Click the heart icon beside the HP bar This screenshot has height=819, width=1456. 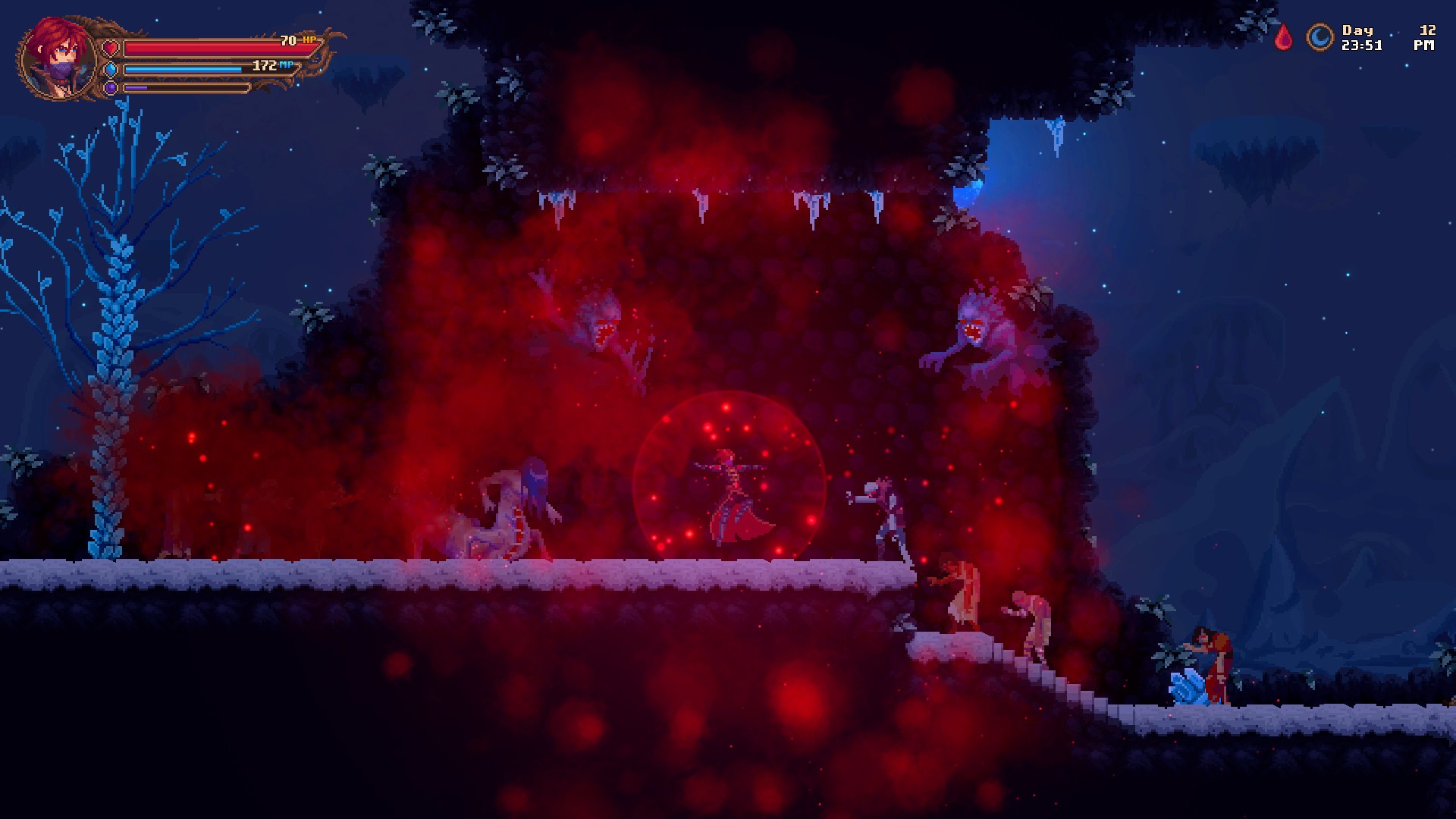pyautogui.click(x=112, y=47)
